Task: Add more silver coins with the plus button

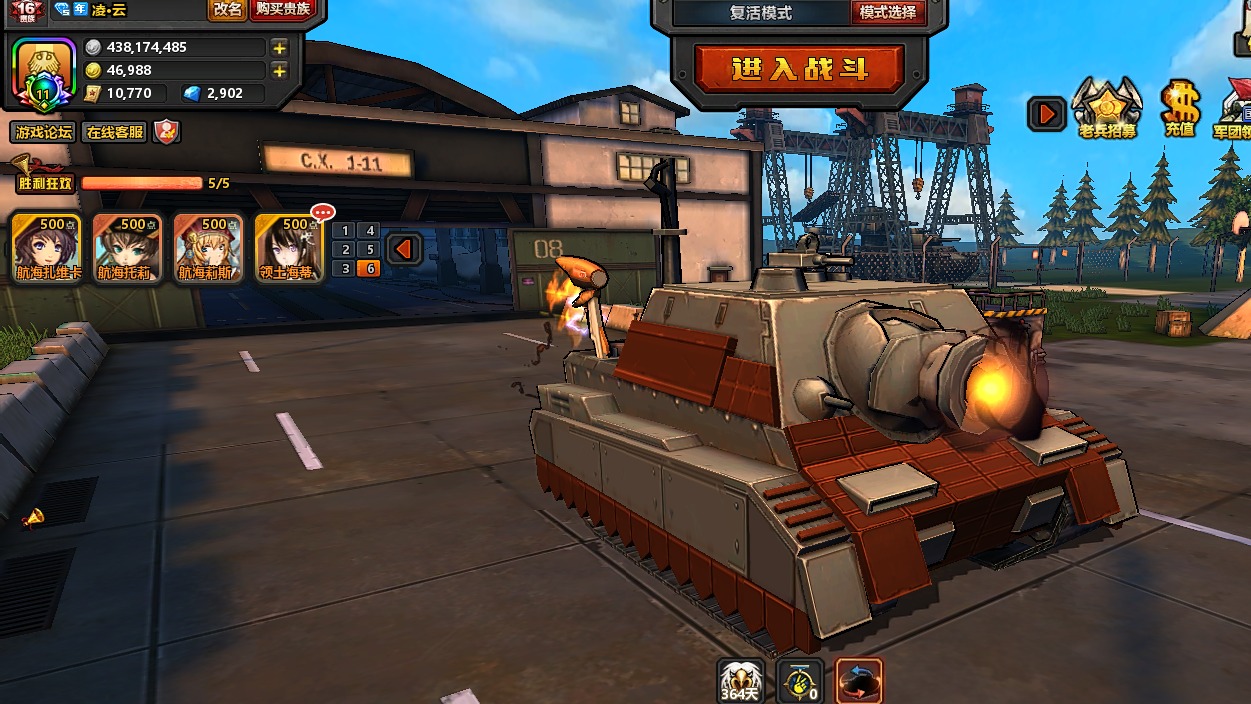Action: pyautogui.click(x=279, y=47)
